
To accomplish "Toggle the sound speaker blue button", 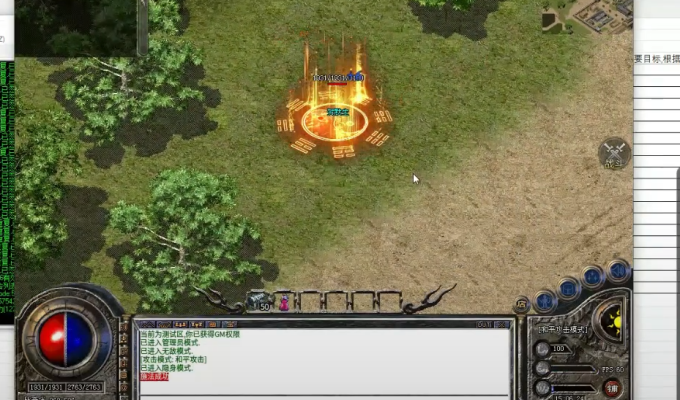I will pyautogui.click(x=620, y=270).
